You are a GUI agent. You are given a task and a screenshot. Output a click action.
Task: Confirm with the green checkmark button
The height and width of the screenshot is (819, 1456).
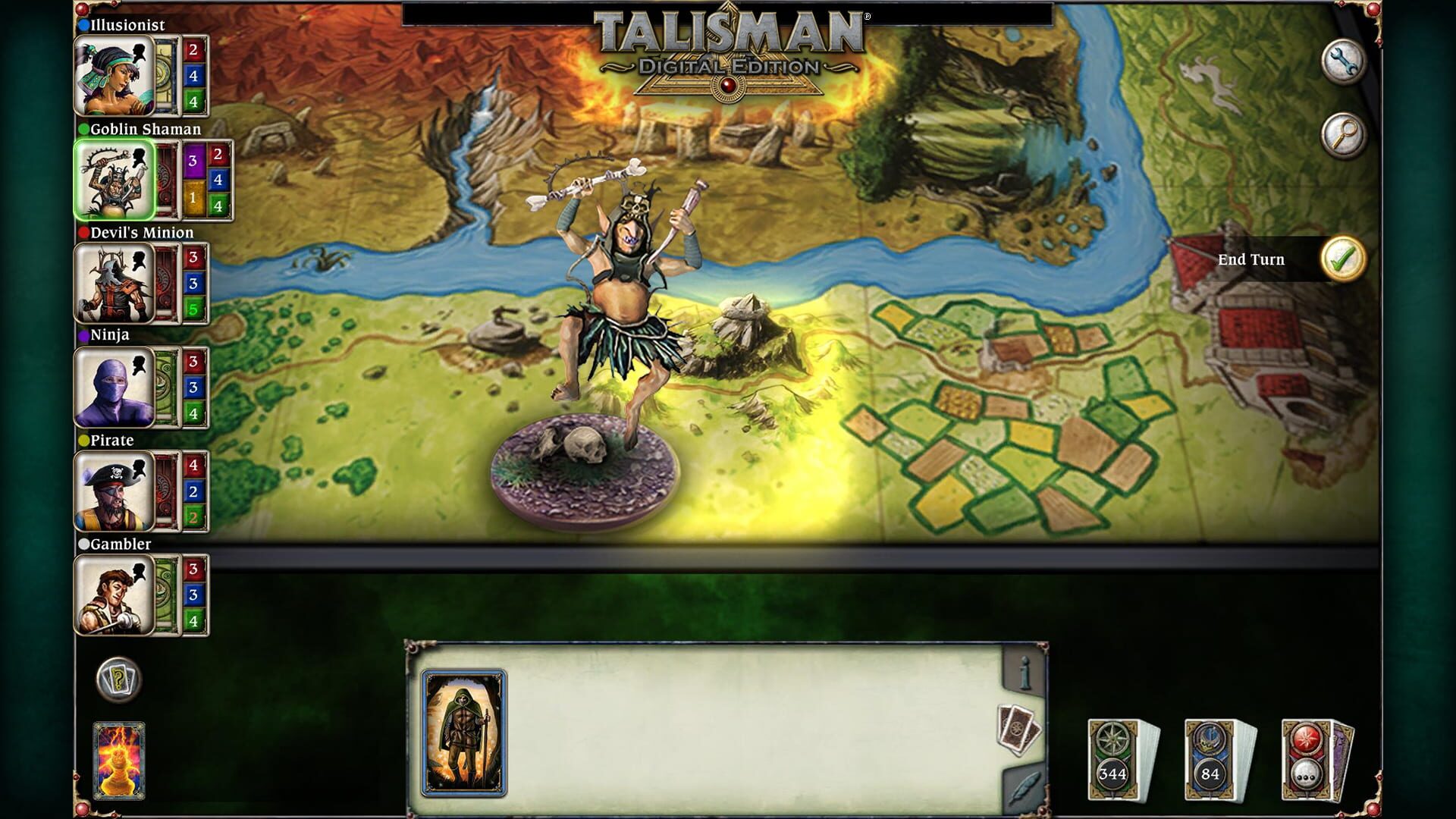click(1344, 259)
